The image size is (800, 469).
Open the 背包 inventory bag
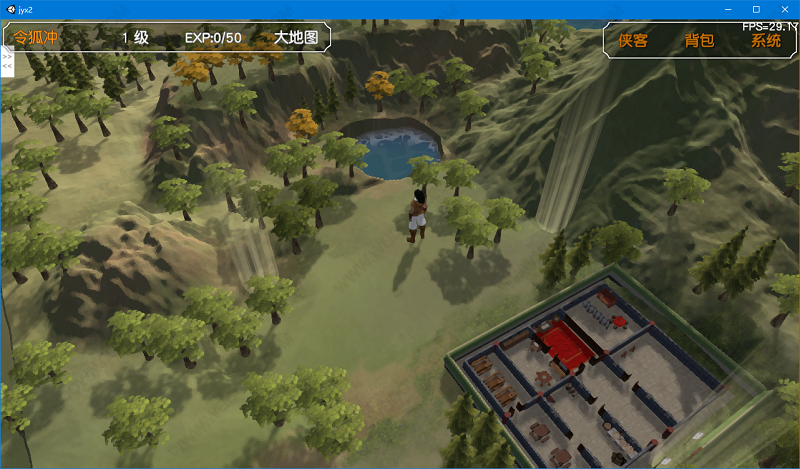pos(699,41)
